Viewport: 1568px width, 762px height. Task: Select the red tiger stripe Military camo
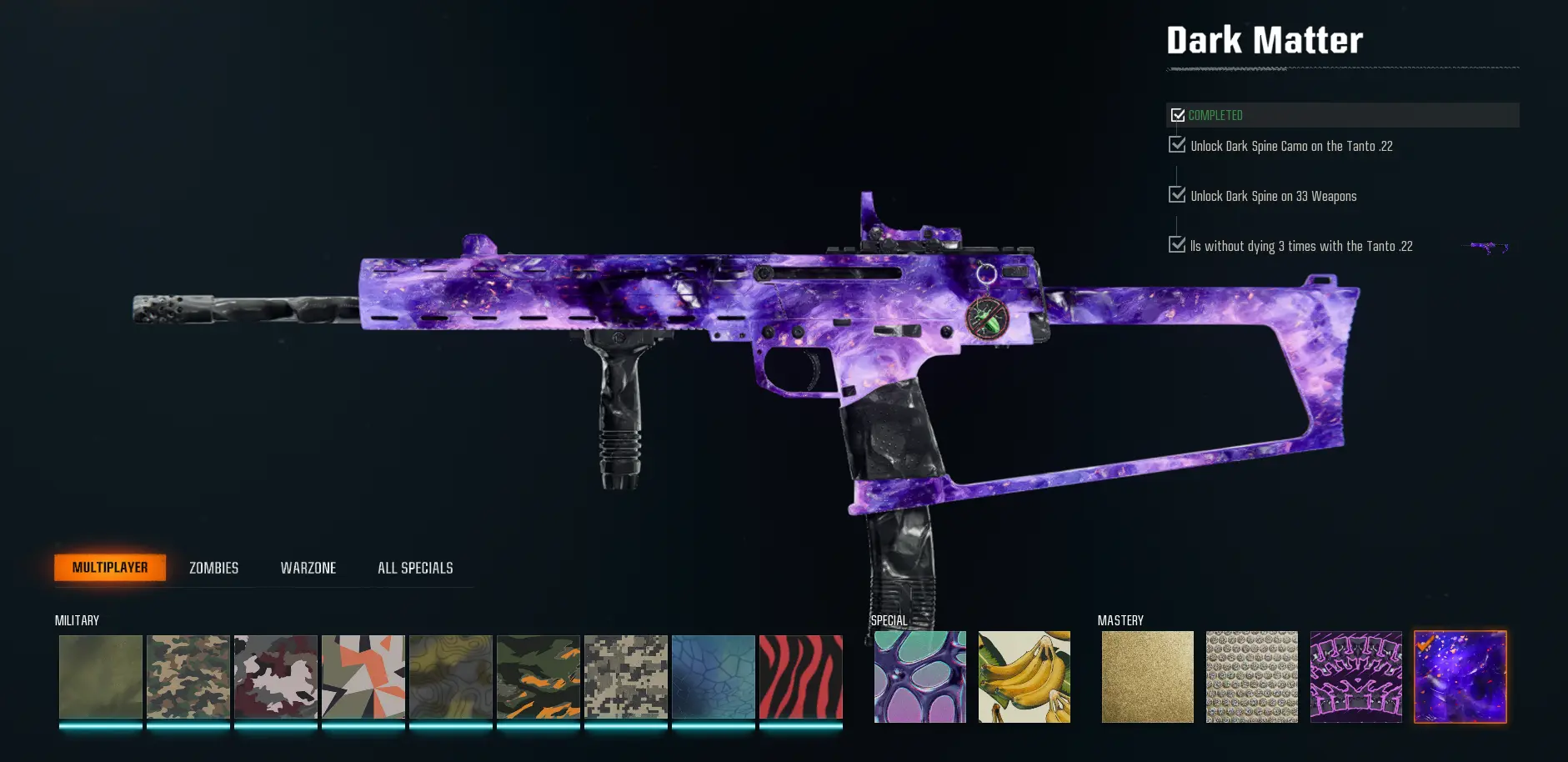[801, 677]
